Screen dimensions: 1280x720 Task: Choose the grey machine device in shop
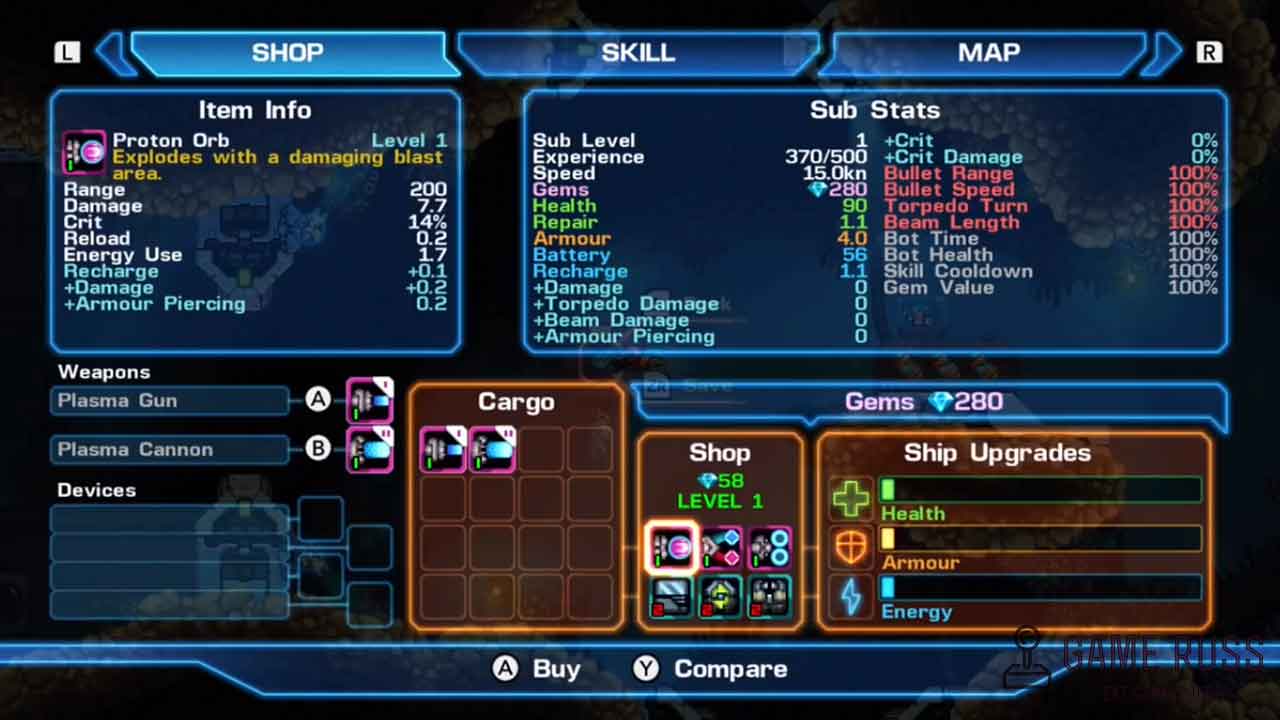coord(770,597)
